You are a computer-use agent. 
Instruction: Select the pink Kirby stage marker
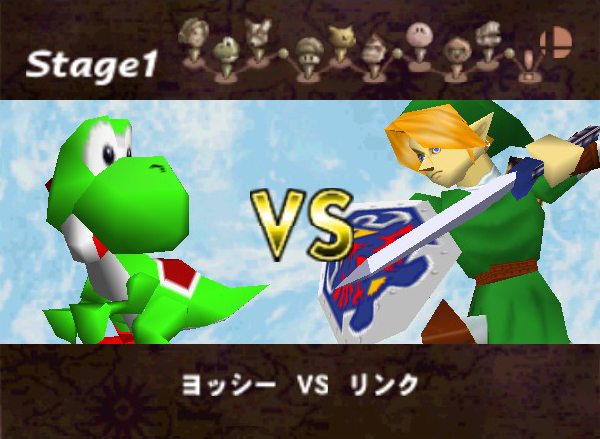pyautogui.click(x=418, y=35)
